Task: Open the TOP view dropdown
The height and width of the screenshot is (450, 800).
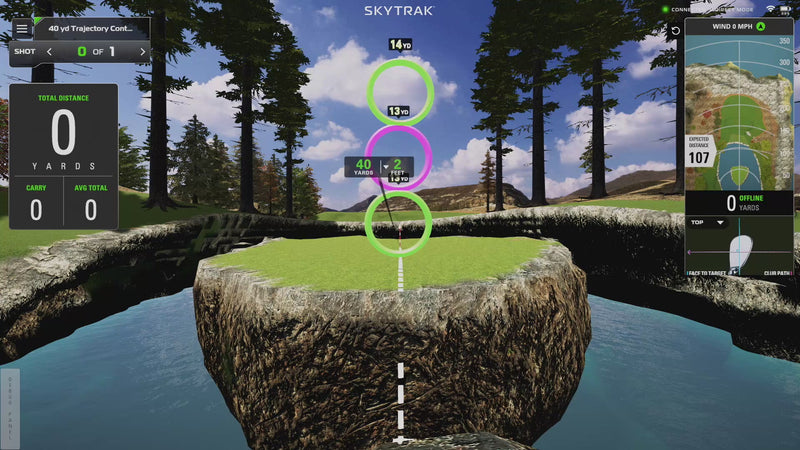Action: (707, 222)
